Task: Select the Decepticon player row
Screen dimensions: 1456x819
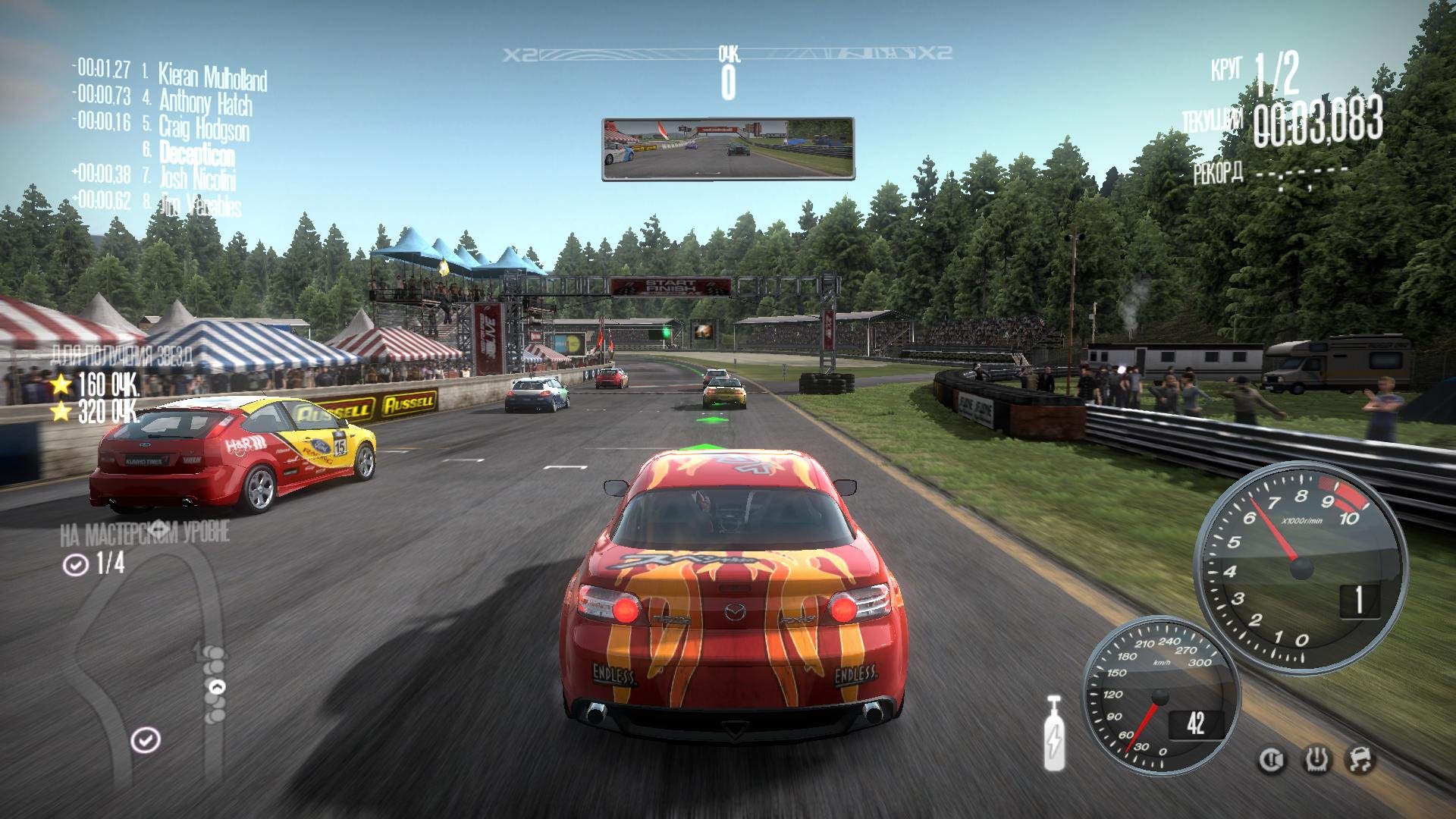Action: click(196, 153)
